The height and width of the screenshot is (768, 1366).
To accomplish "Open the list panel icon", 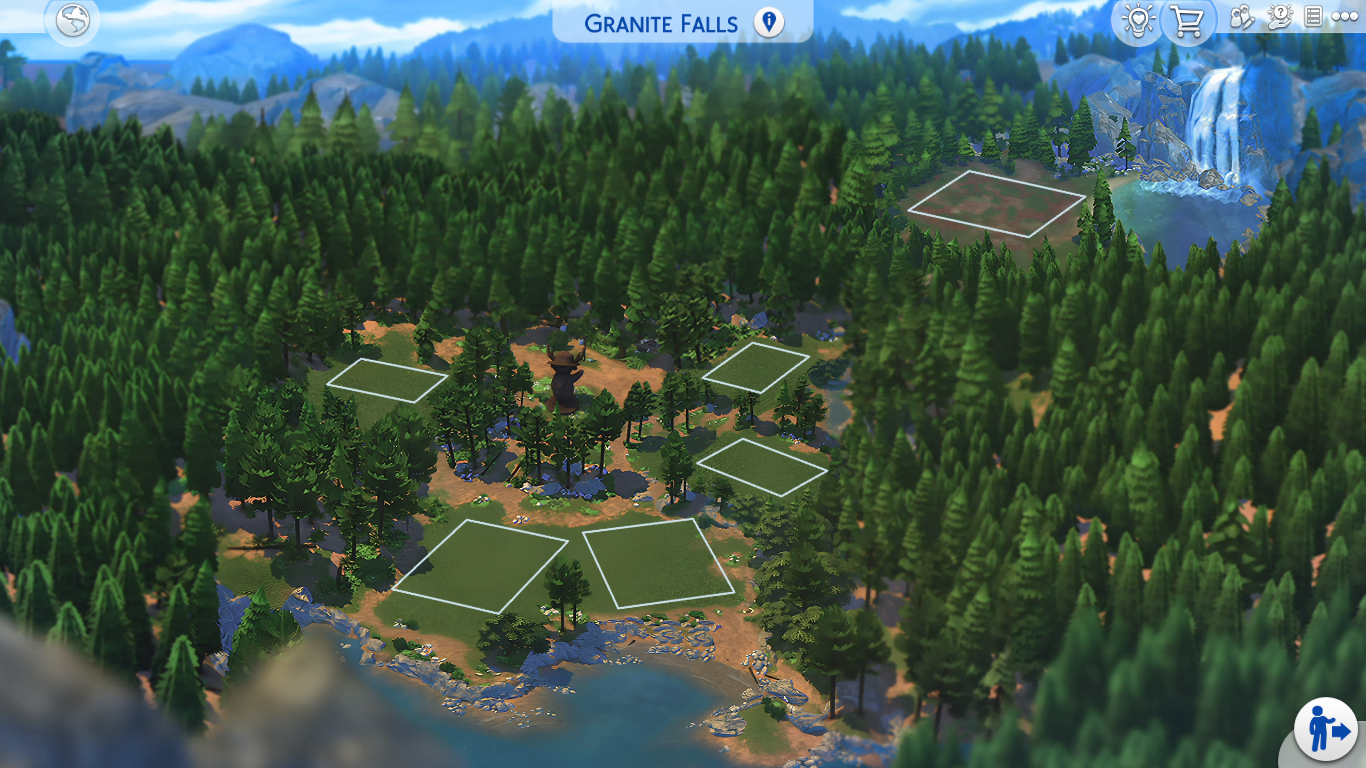I will point(1313,18).
